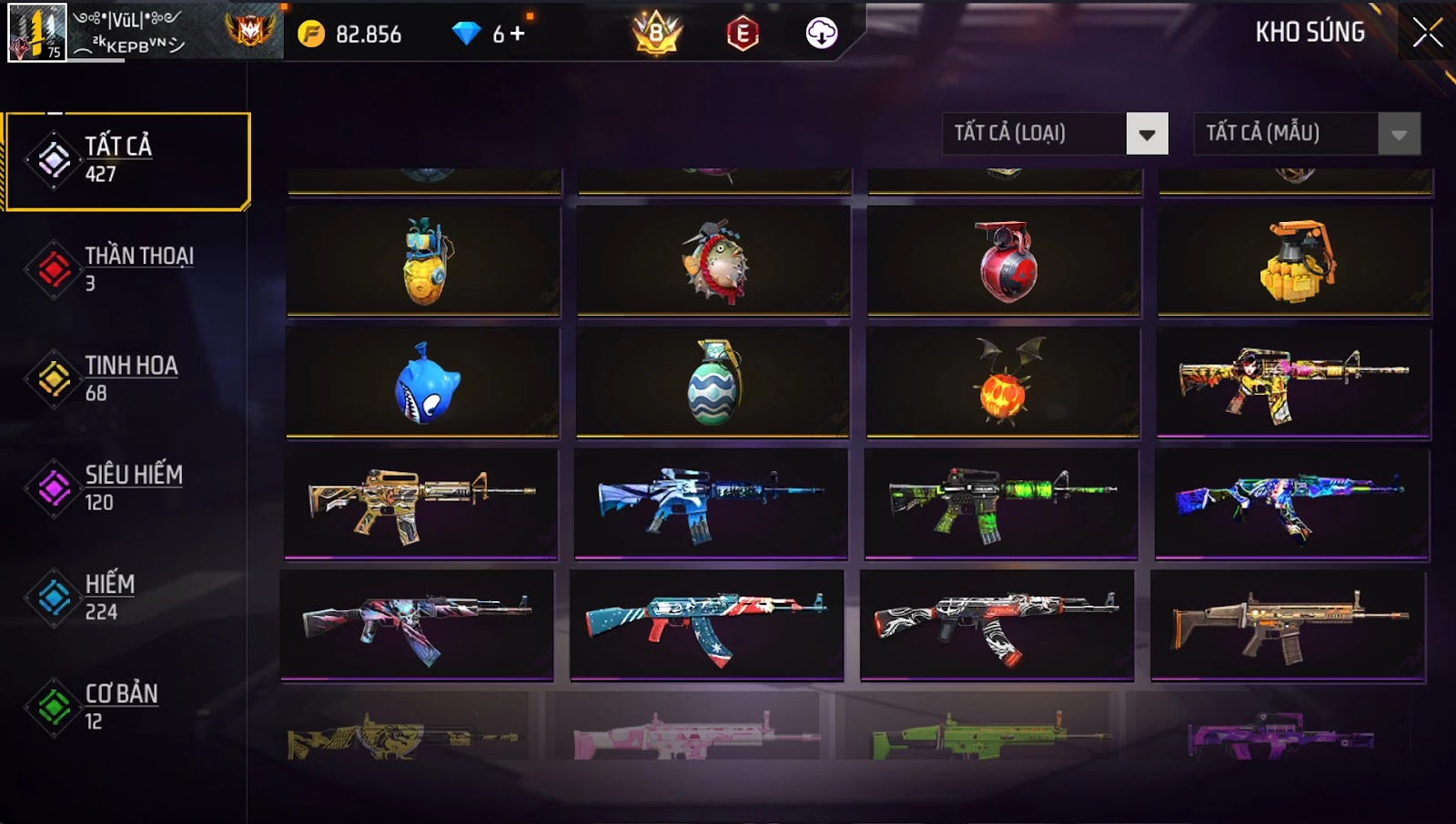Choose the pumpkin bat-wing grenade skin
The height and width of the screenshot is (824, 1456).
pos(1004,383)
